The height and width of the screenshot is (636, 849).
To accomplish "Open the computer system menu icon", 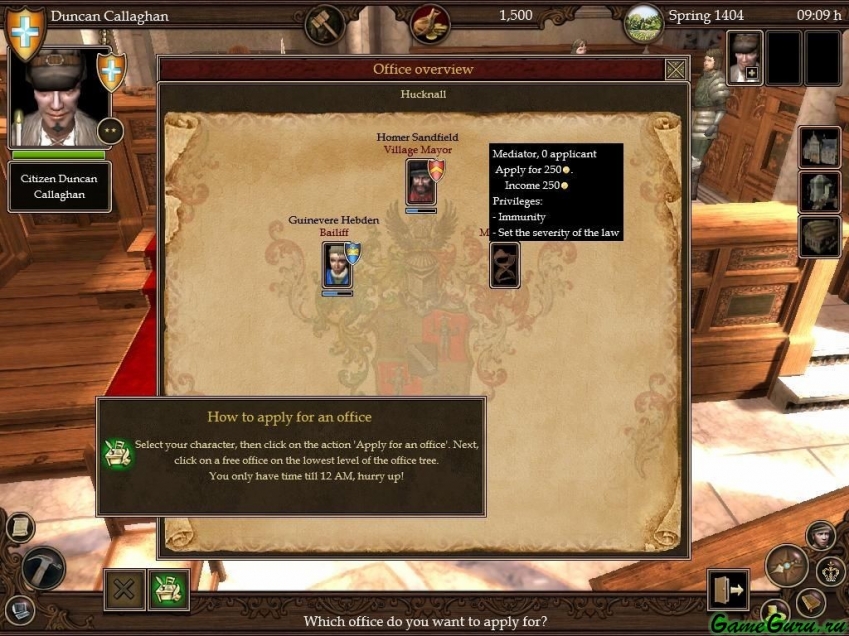I will coord(19,609).
